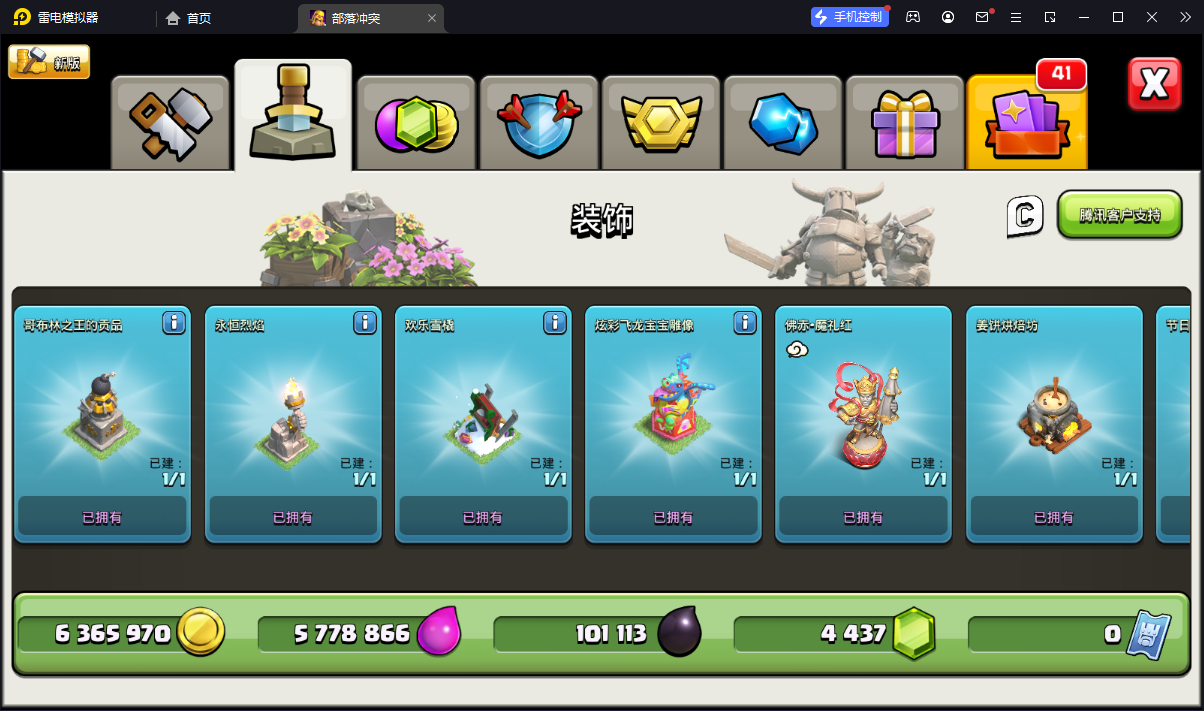Open the gems and gold resources tab
Screen dimensions: 1204x711
[x=416, y=122]
